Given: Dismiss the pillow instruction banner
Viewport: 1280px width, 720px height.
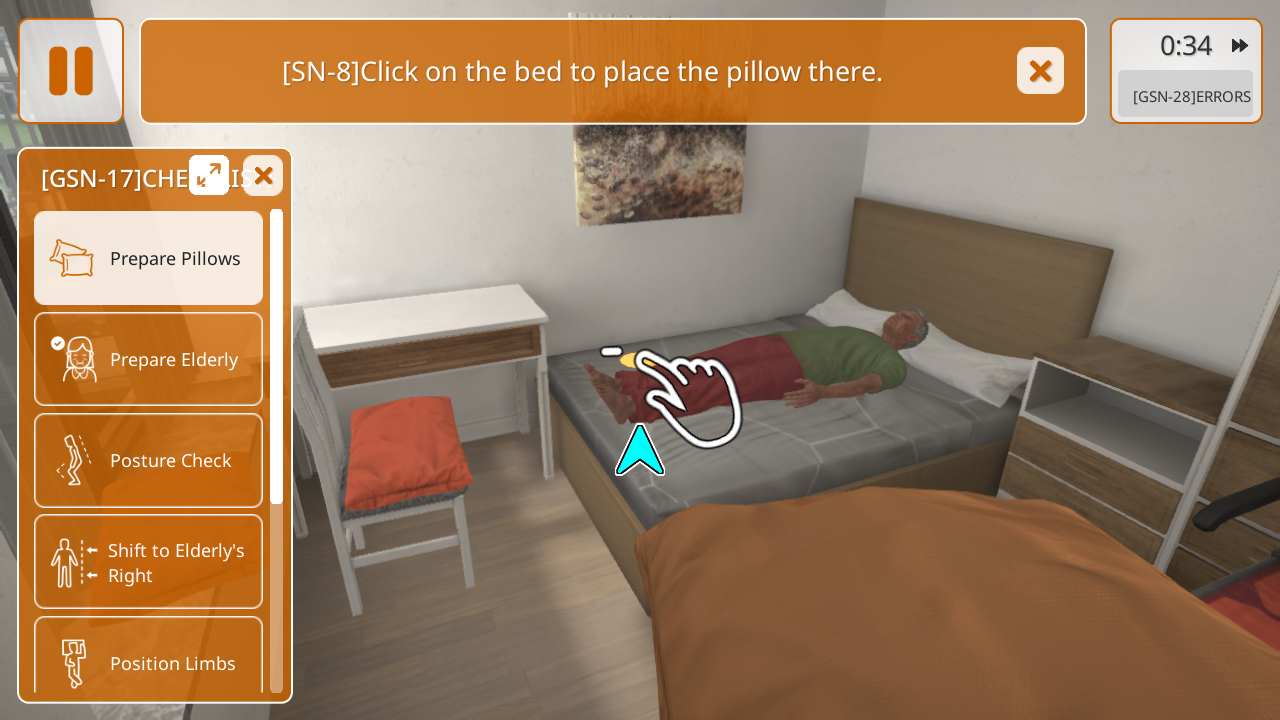Looking at the screenshot, I should point(1040,71).
